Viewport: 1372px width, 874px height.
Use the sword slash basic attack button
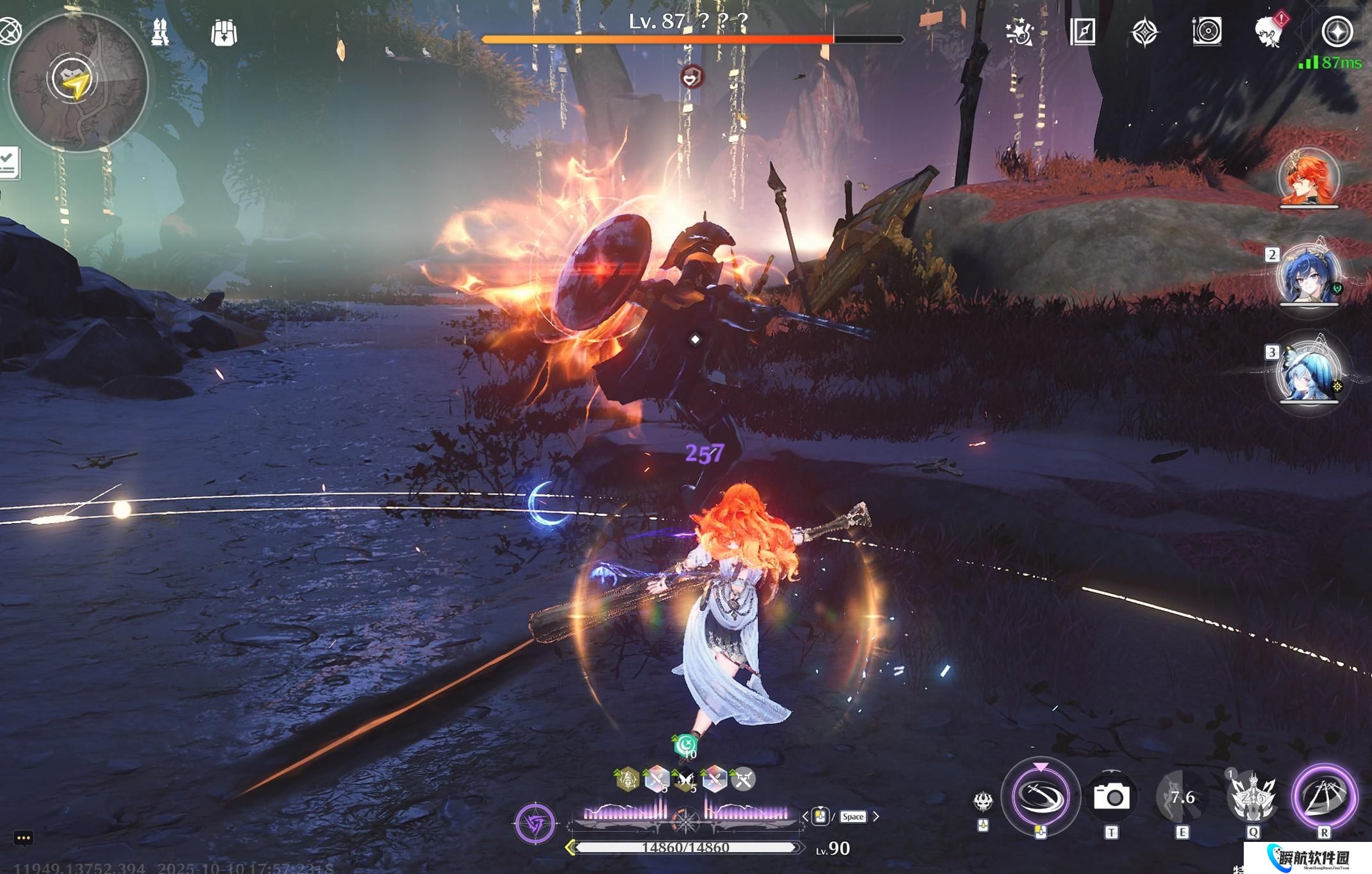[1040, 796]
